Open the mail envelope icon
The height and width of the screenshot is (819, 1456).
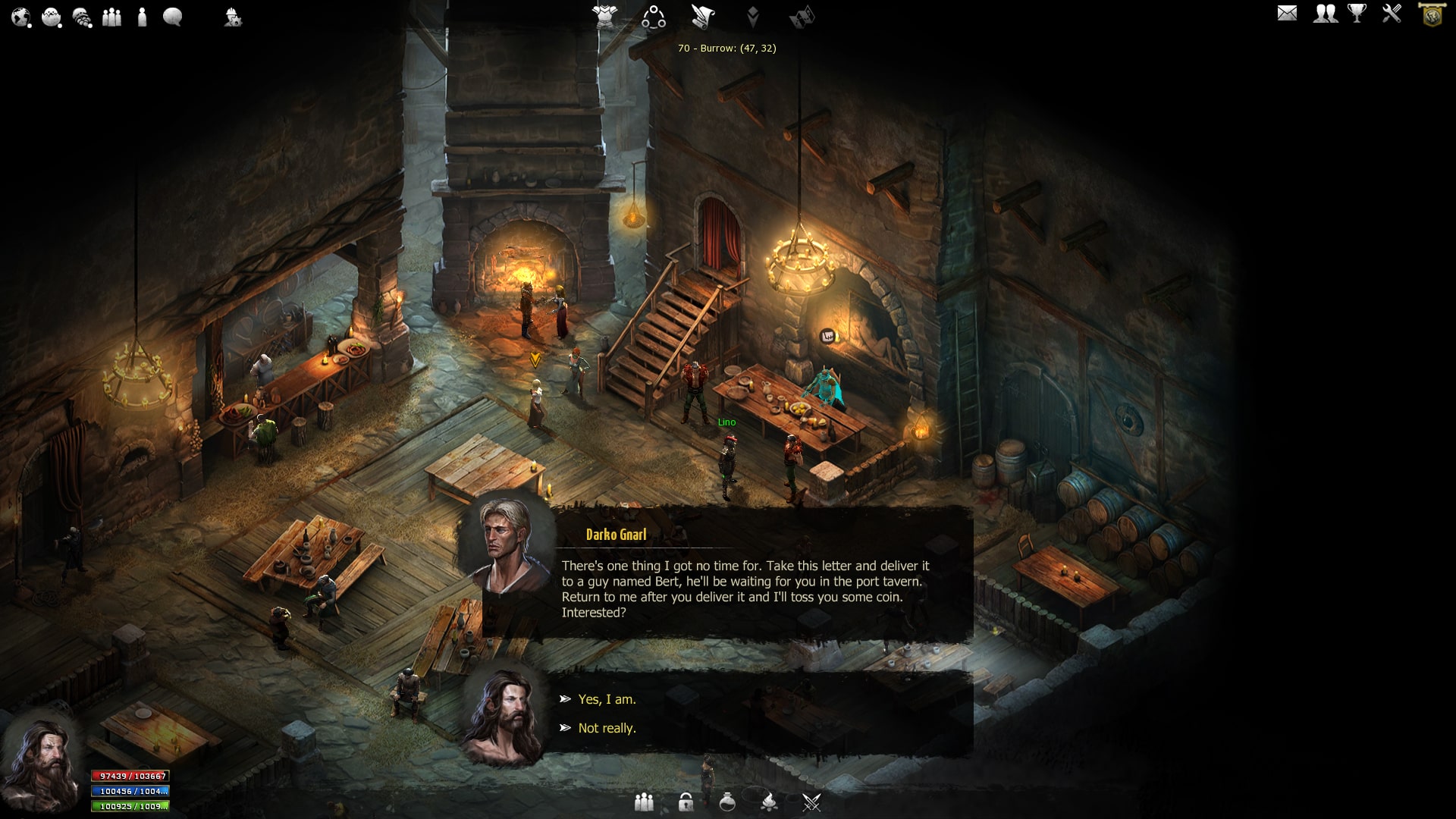[x=1287, y=14]
